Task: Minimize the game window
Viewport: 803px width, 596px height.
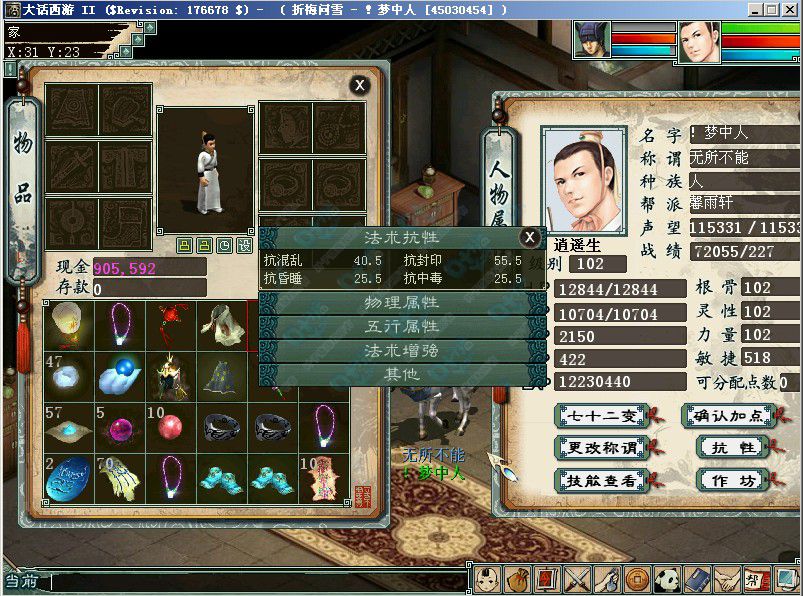Action: 754,9
